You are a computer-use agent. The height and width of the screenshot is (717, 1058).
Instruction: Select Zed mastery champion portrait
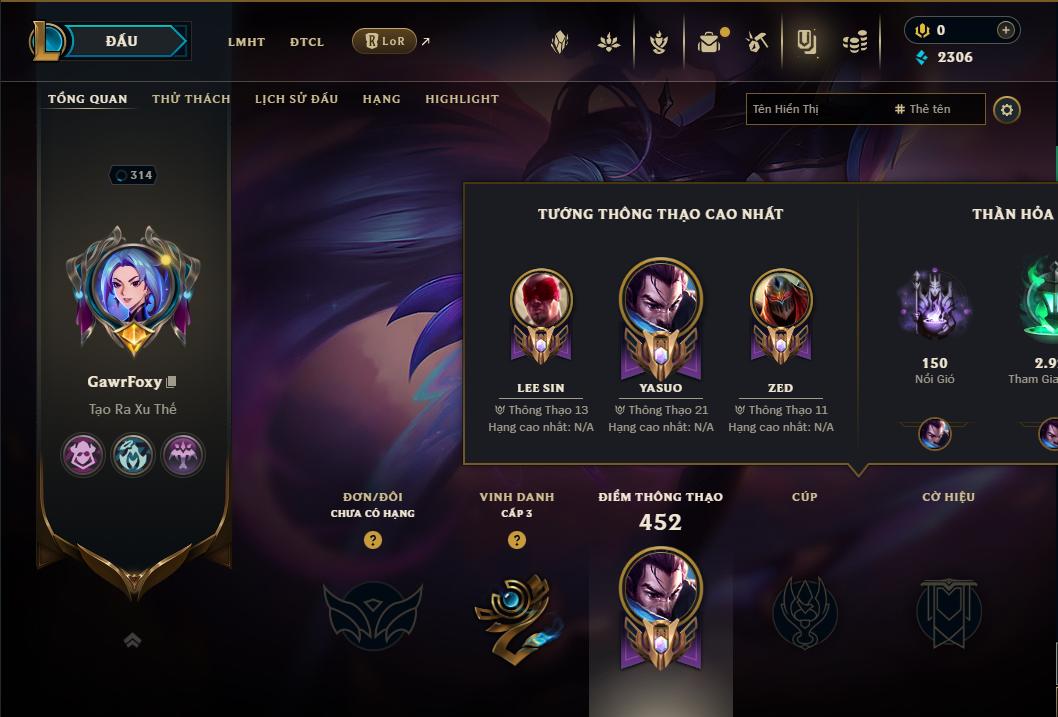pos(781,298)
